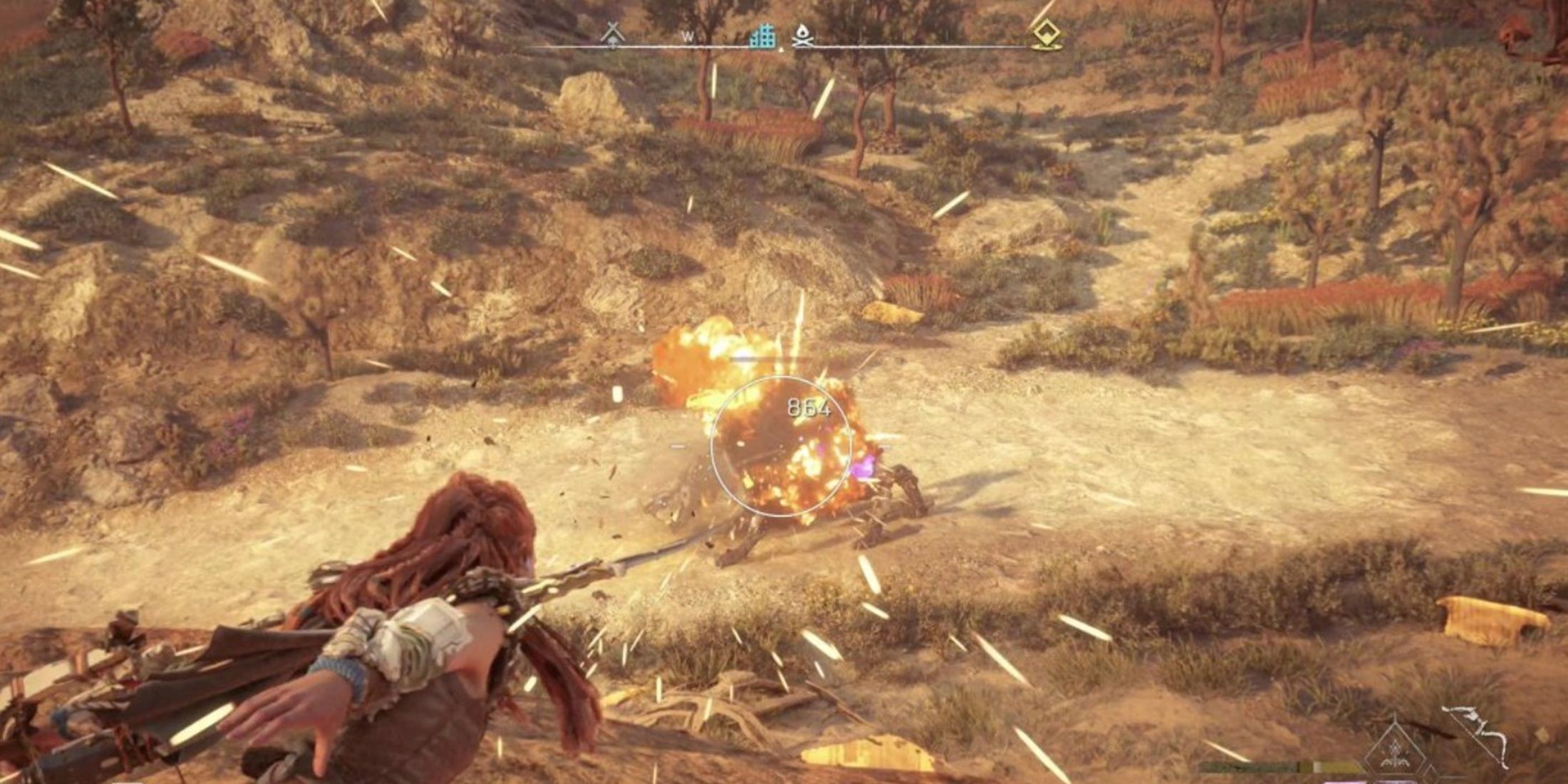Click the W direction marker on the compass
The height and width of the screenshot is (784, 1568).
(688, 36)
